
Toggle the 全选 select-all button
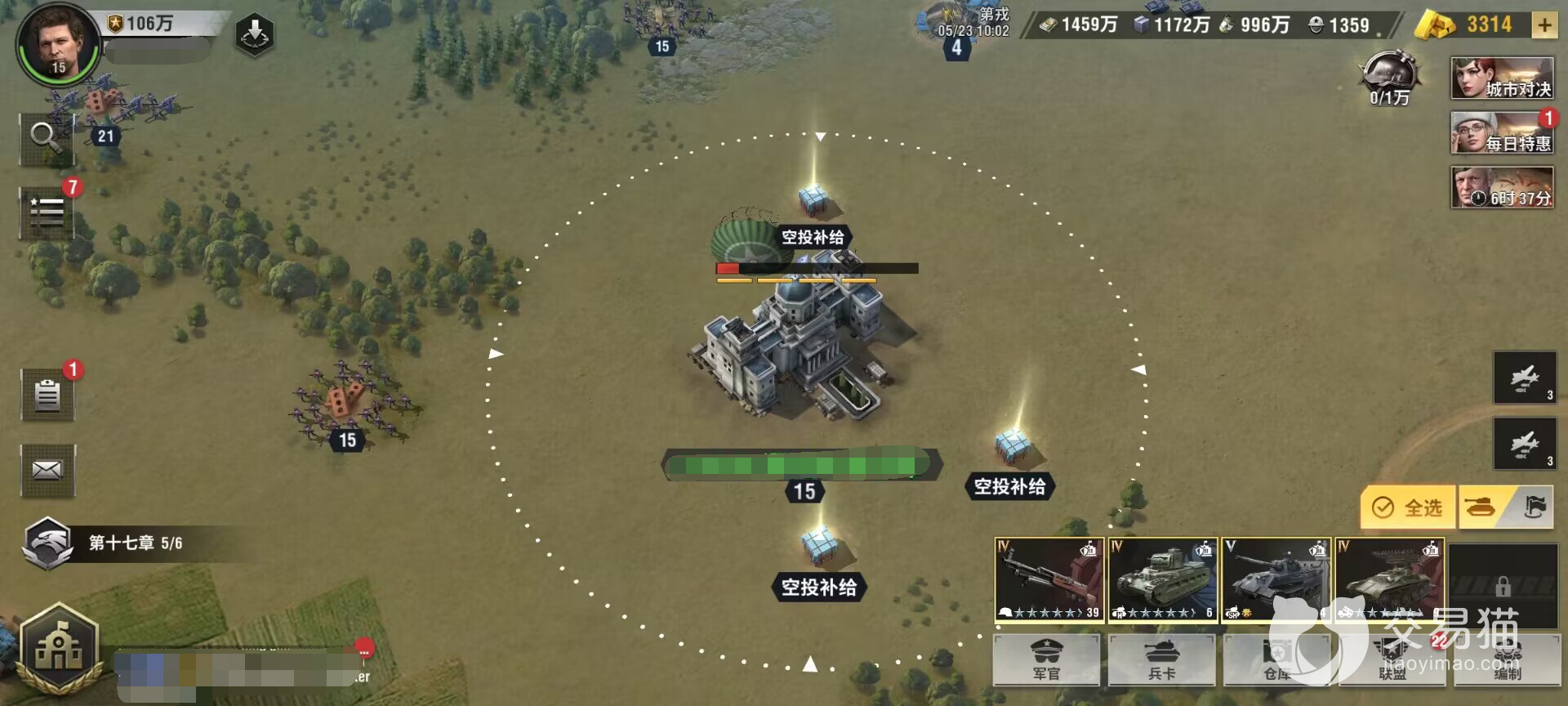pyautogui.click(x=1407, y=507)
